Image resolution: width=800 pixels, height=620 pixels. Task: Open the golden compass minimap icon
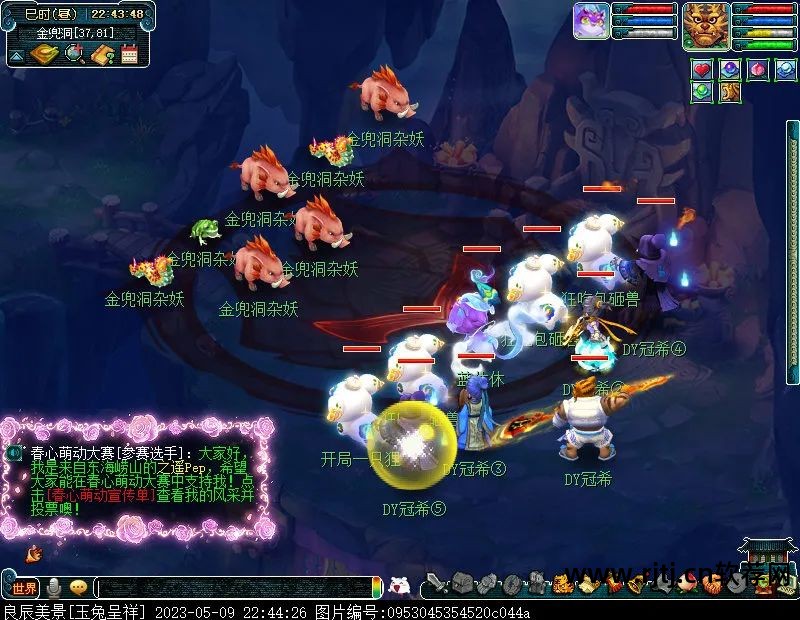pos(43,54)
